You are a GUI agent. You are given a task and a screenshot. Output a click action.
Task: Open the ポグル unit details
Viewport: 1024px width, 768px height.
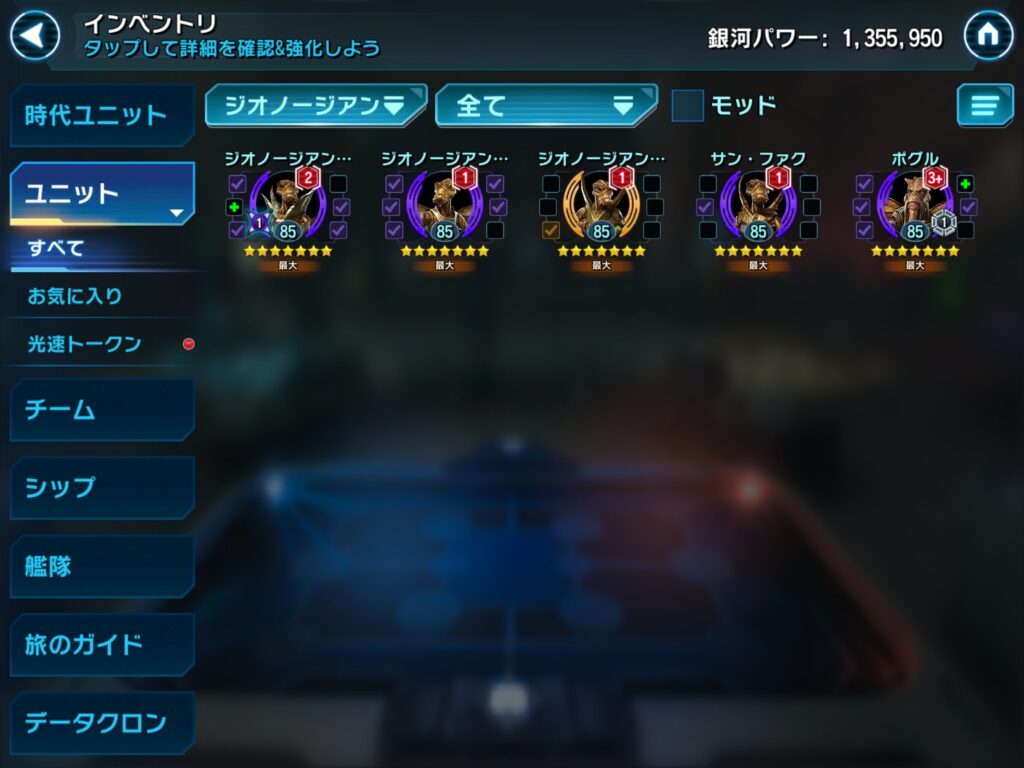click(x=914, y=207)
